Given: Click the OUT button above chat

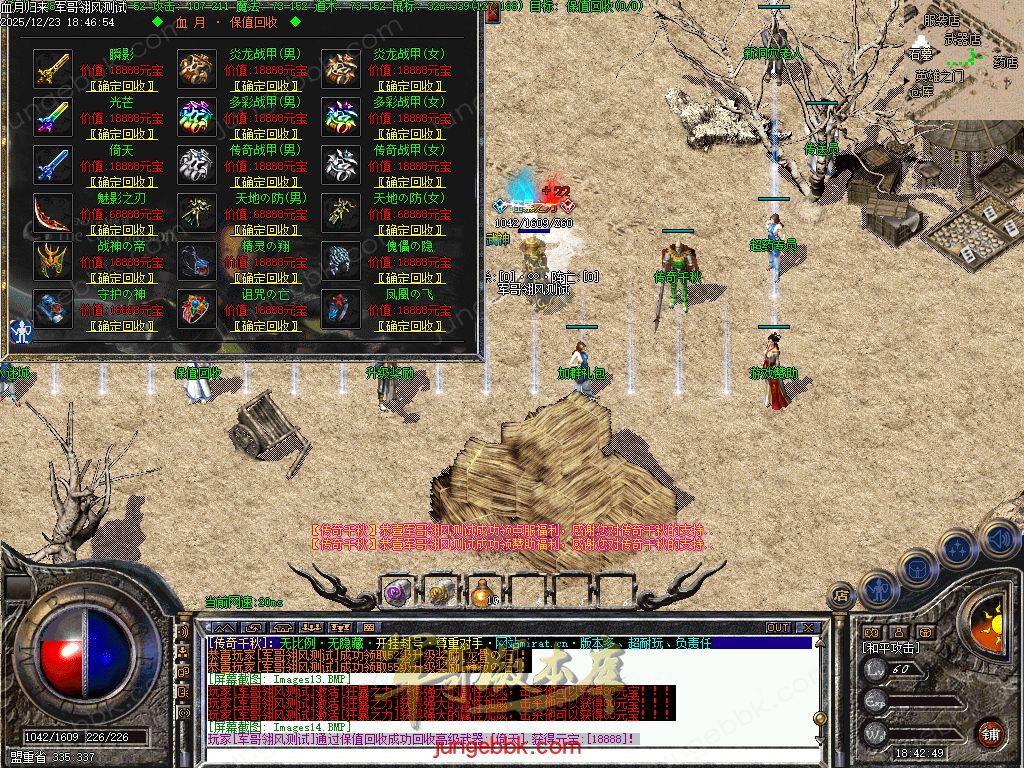Looking at the screenshot, I should 777,628.
